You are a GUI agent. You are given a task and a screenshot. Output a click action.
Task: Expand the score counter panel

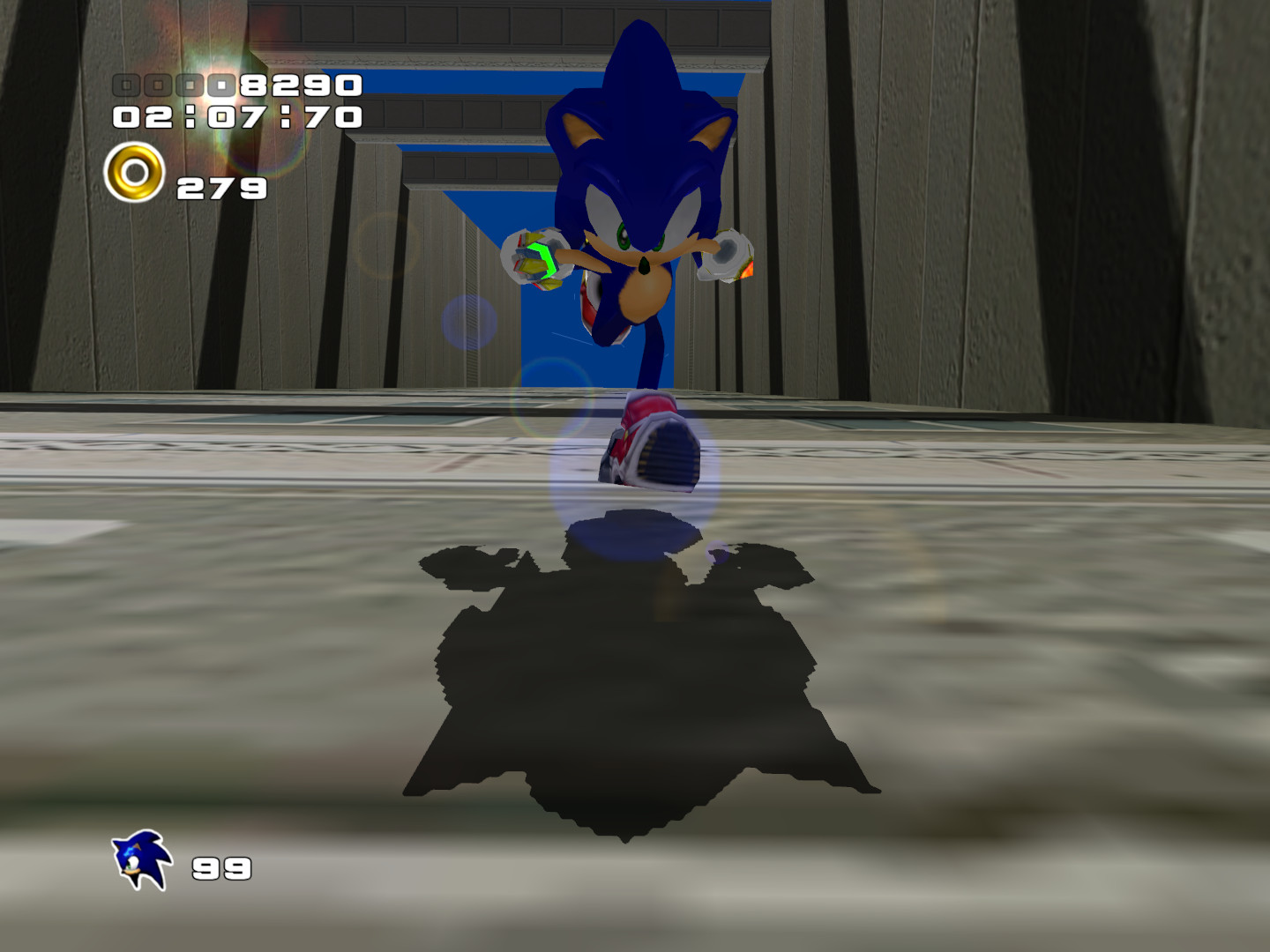click(x=238, y=86)
